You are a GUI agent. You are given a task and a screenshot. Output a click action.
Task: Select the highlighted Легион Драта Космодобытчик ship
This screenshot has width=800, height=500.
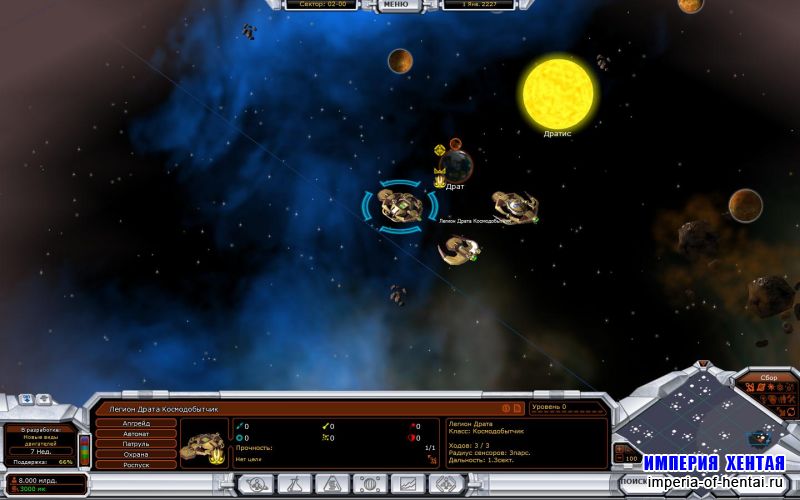(399, 205)
